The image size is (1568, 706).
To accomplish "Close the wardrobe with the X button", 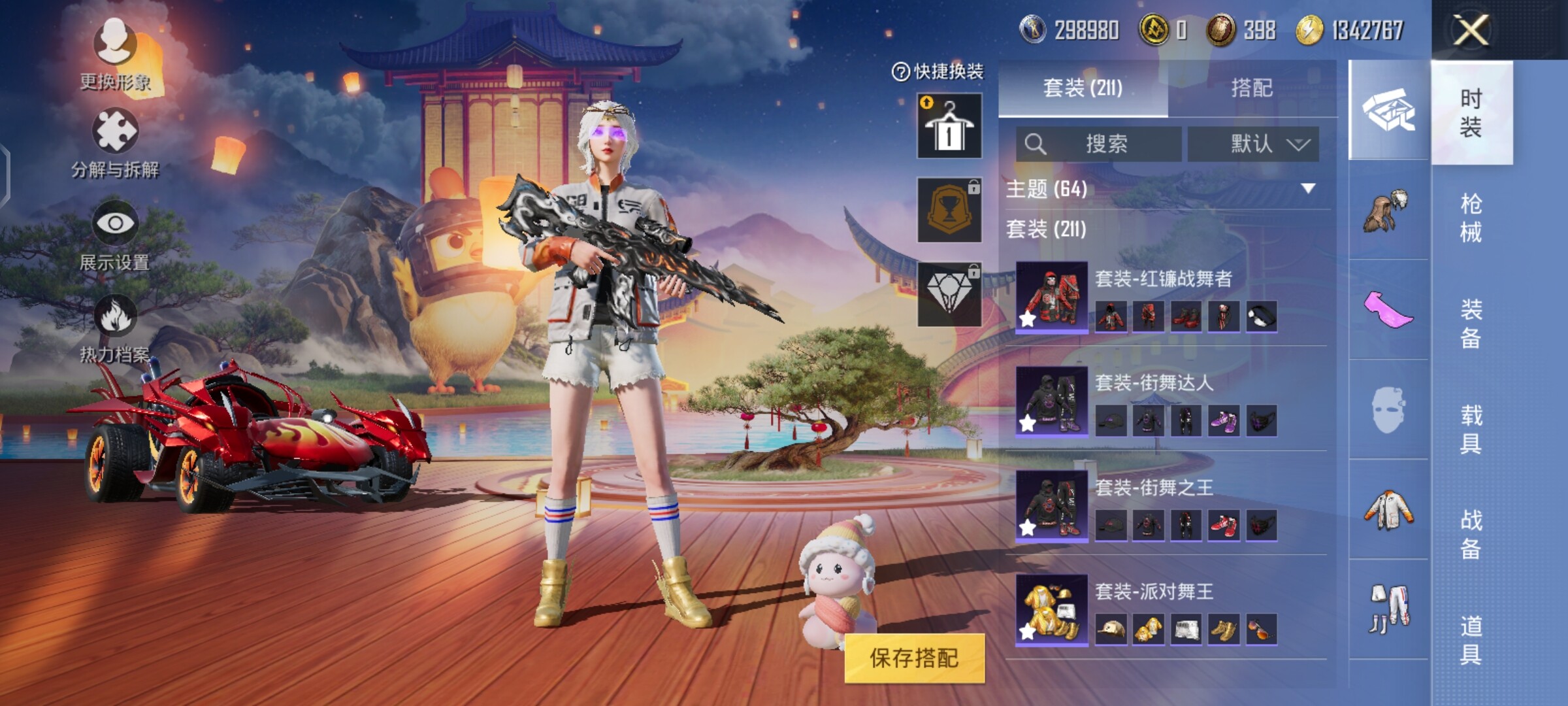I will click(x=1471, y=30).
